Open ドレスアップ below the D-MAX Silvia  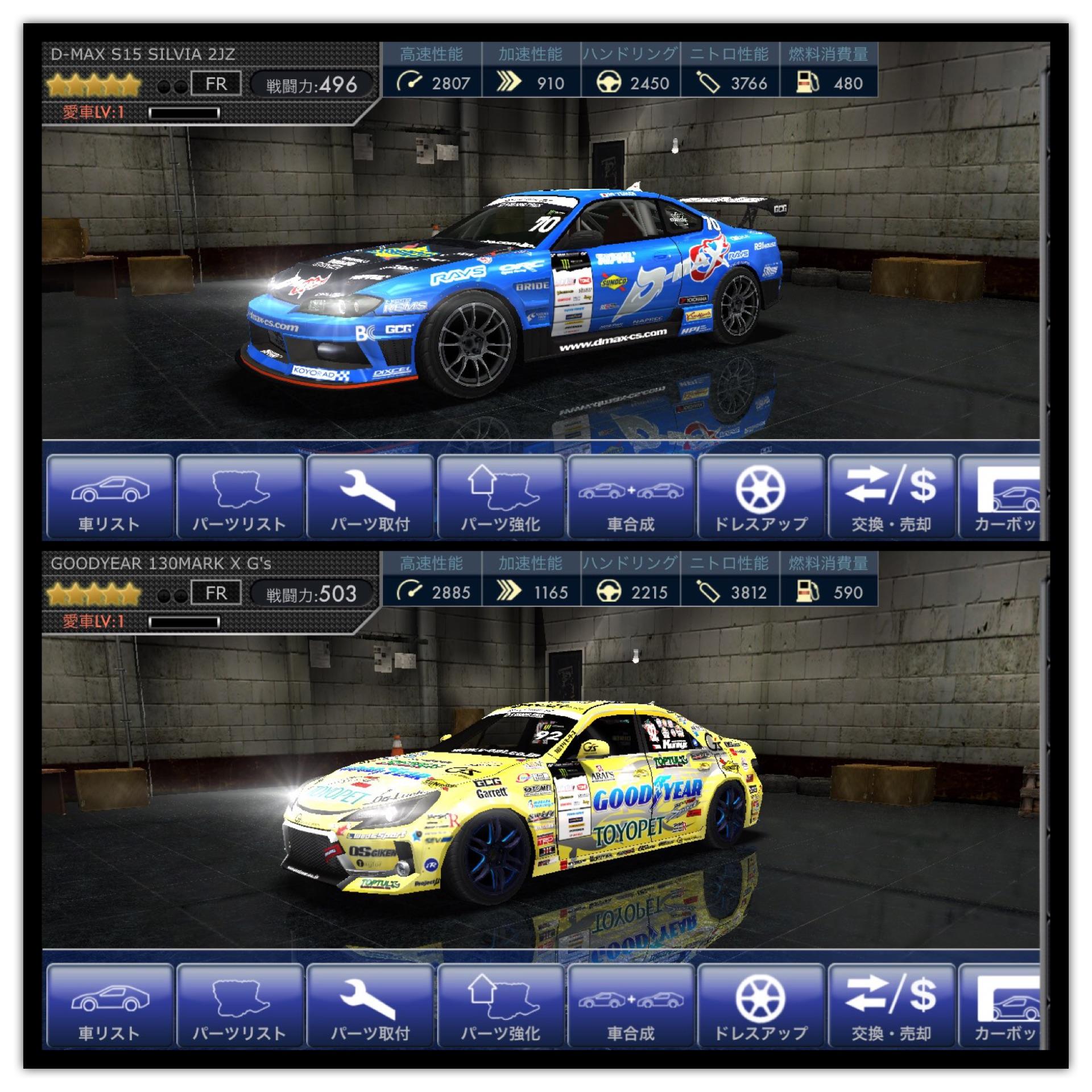(761, 497)
